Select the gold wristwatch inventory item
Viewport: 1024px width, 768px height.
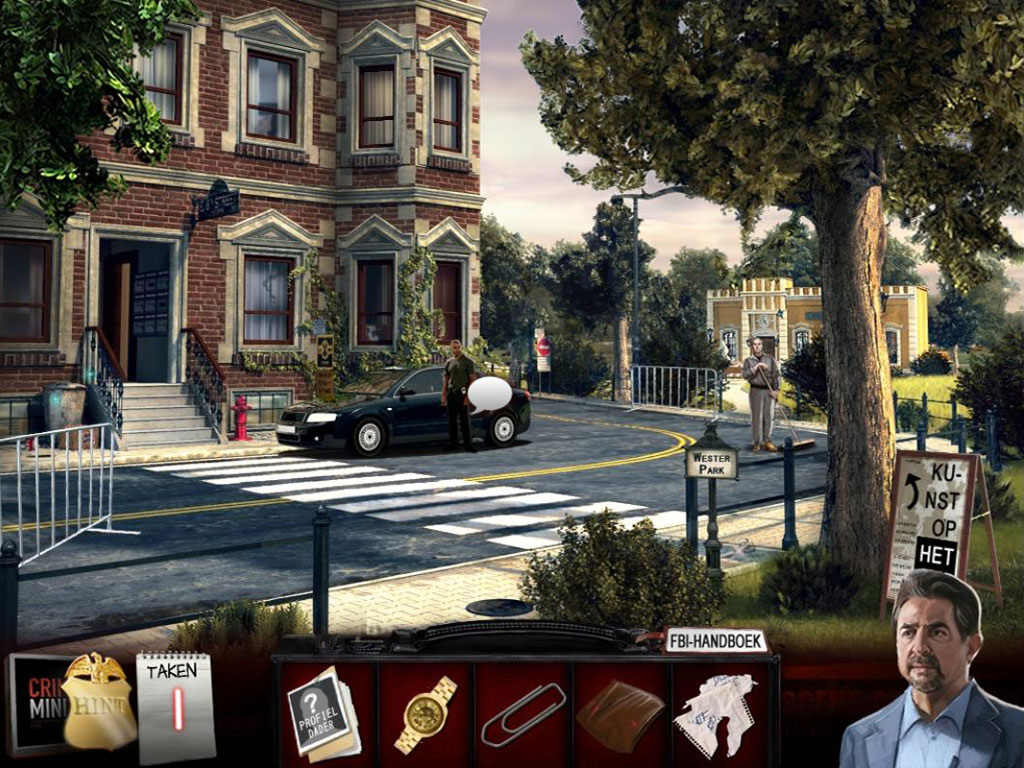pyautogui.click(x=426, y=713)
